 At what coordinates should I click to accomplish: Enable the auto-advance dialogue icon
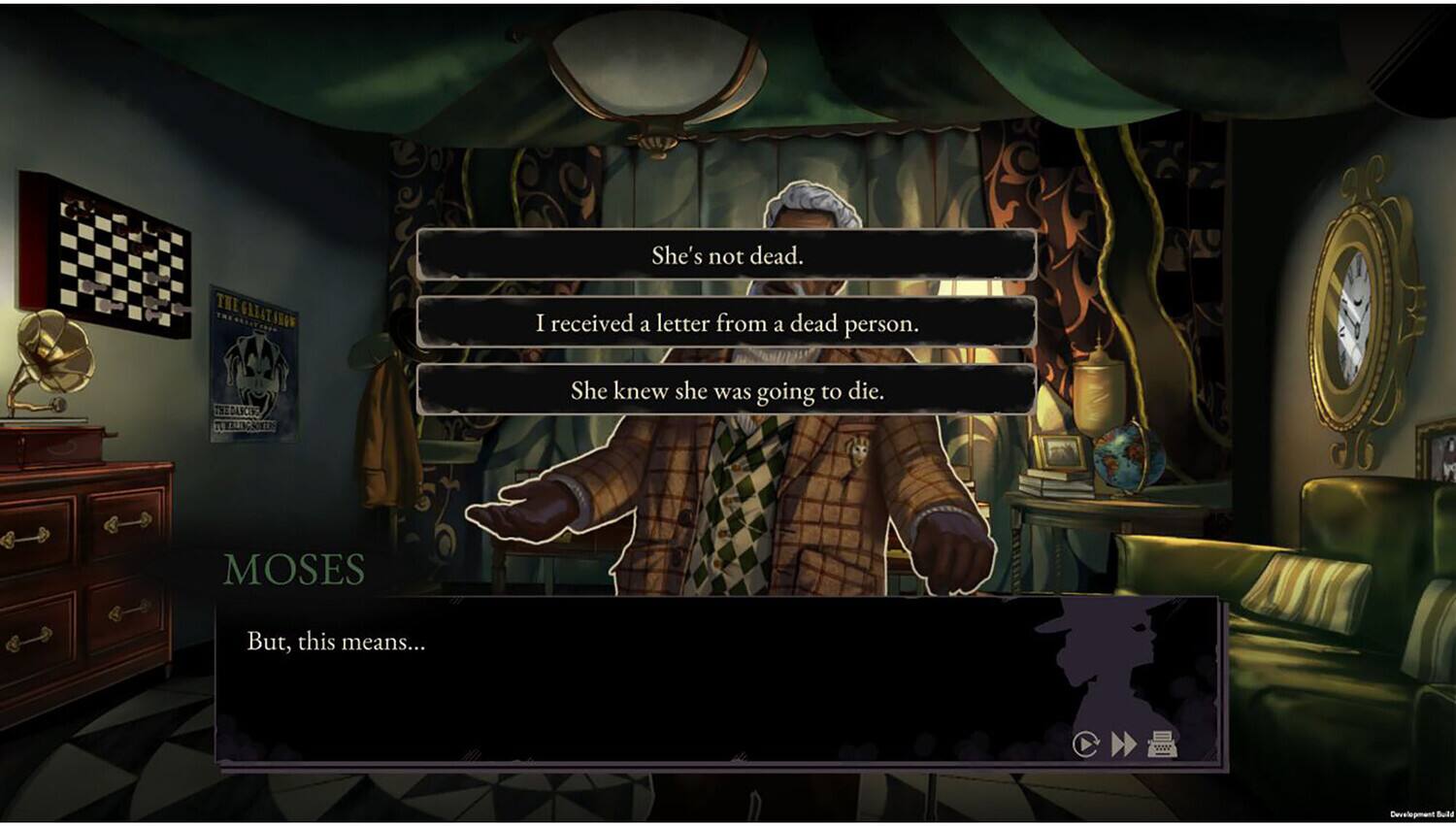(x=1084, y=744)
